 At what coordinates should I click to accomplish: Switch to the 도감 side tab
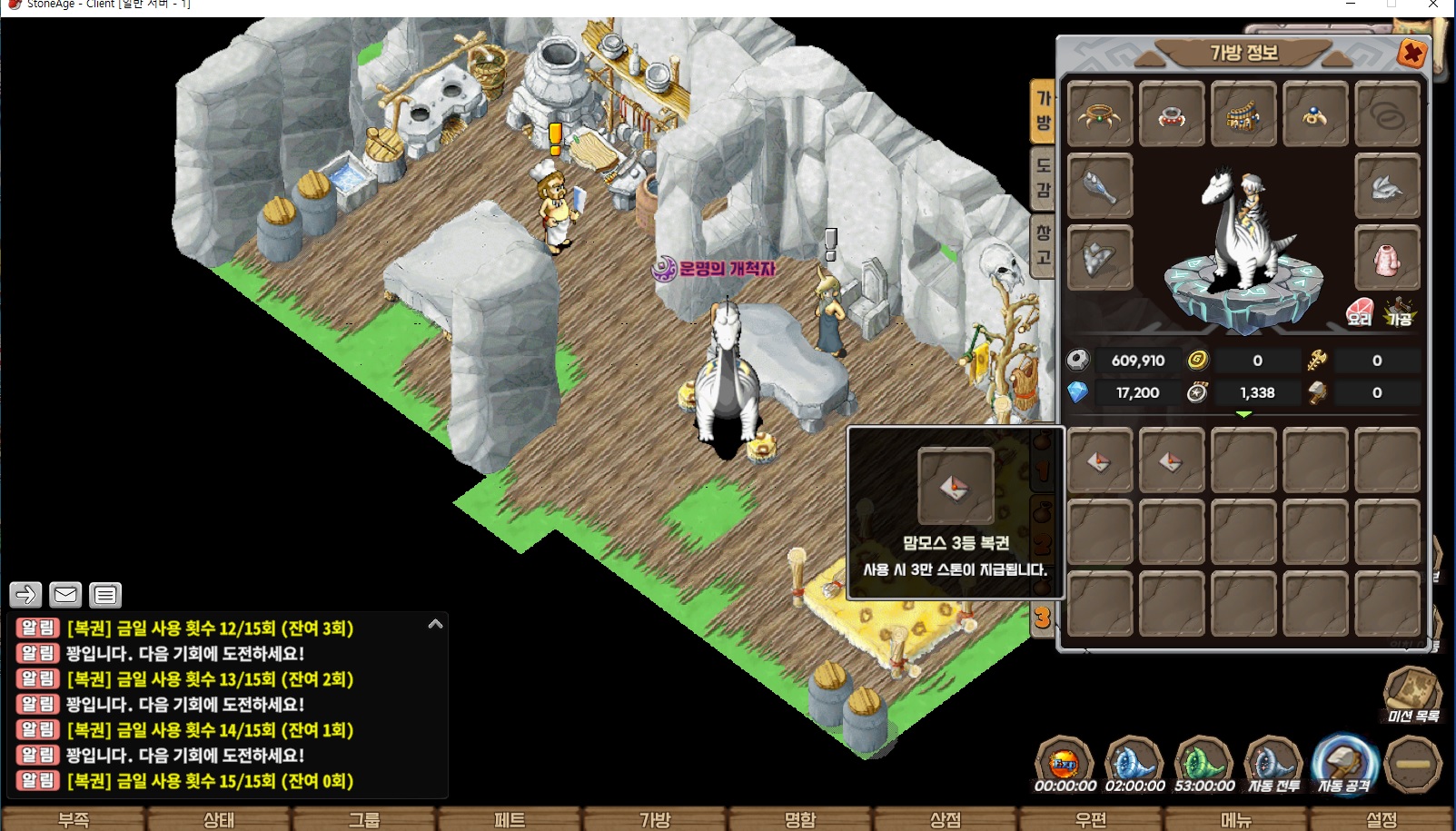coord(1043,176)
